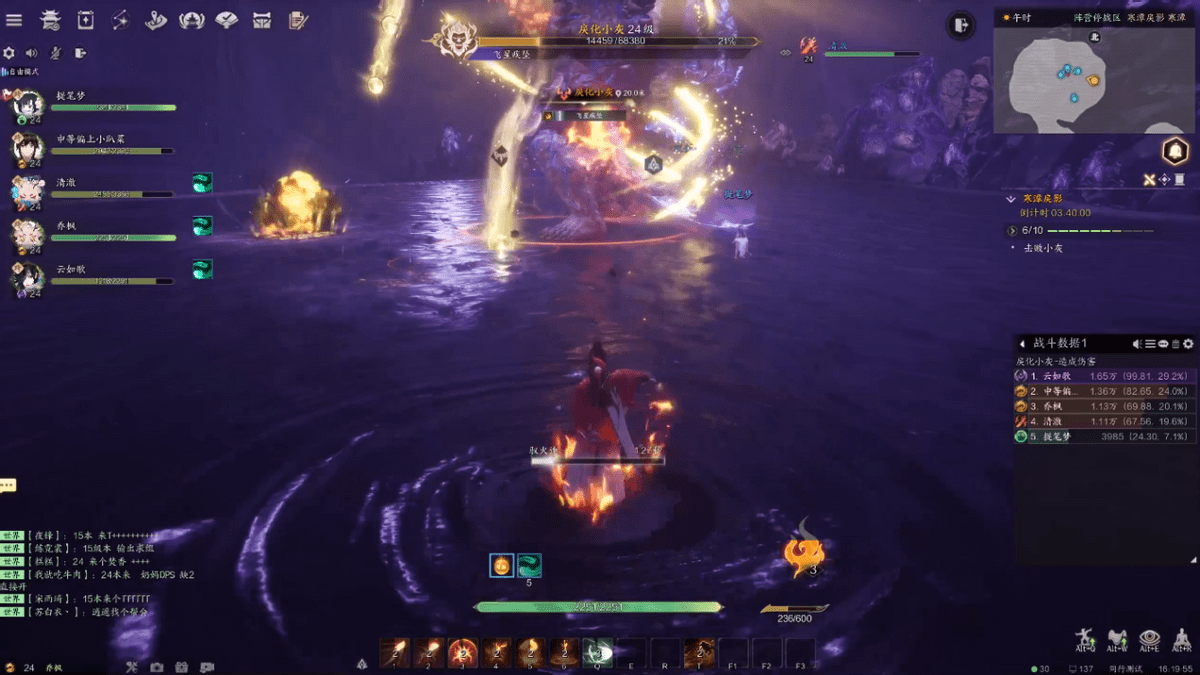Select party member 提笔梦
Viewport: 1200px width, 675px height.
tap(28, 102)
